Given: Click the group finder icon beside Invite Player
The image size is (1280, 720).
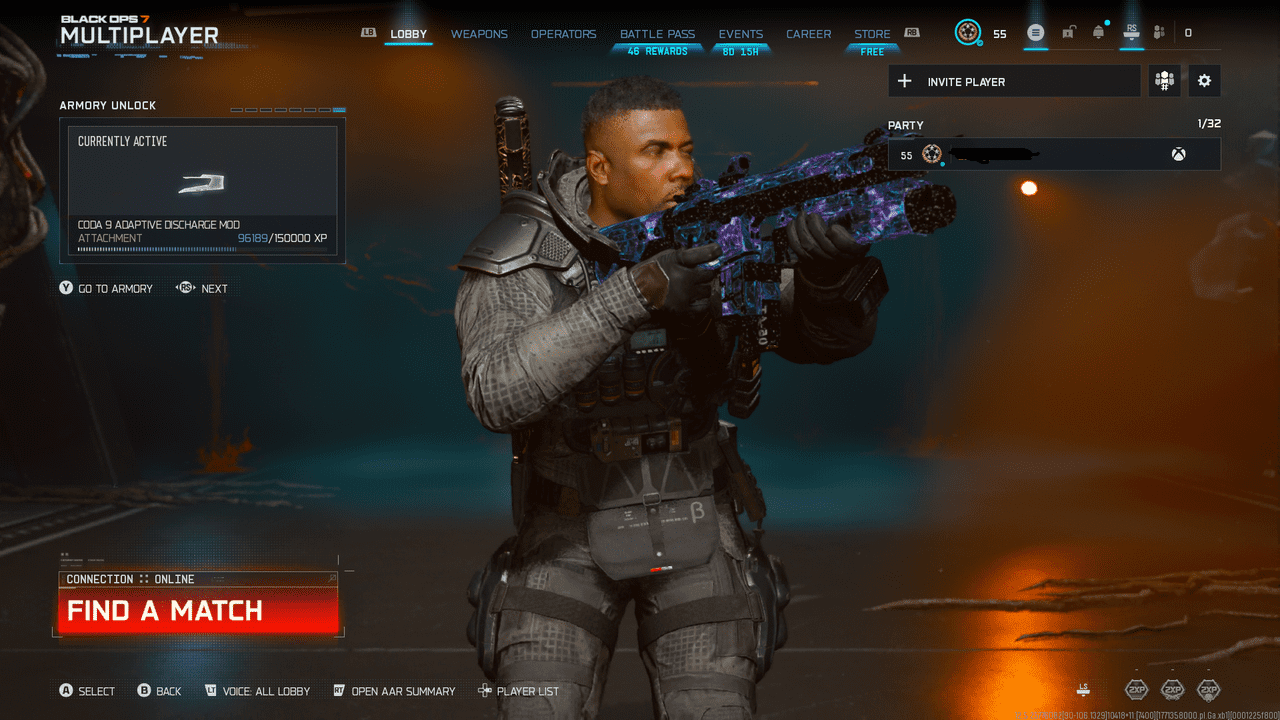Looking at the screenshot, I should [x=1164, y=81].
